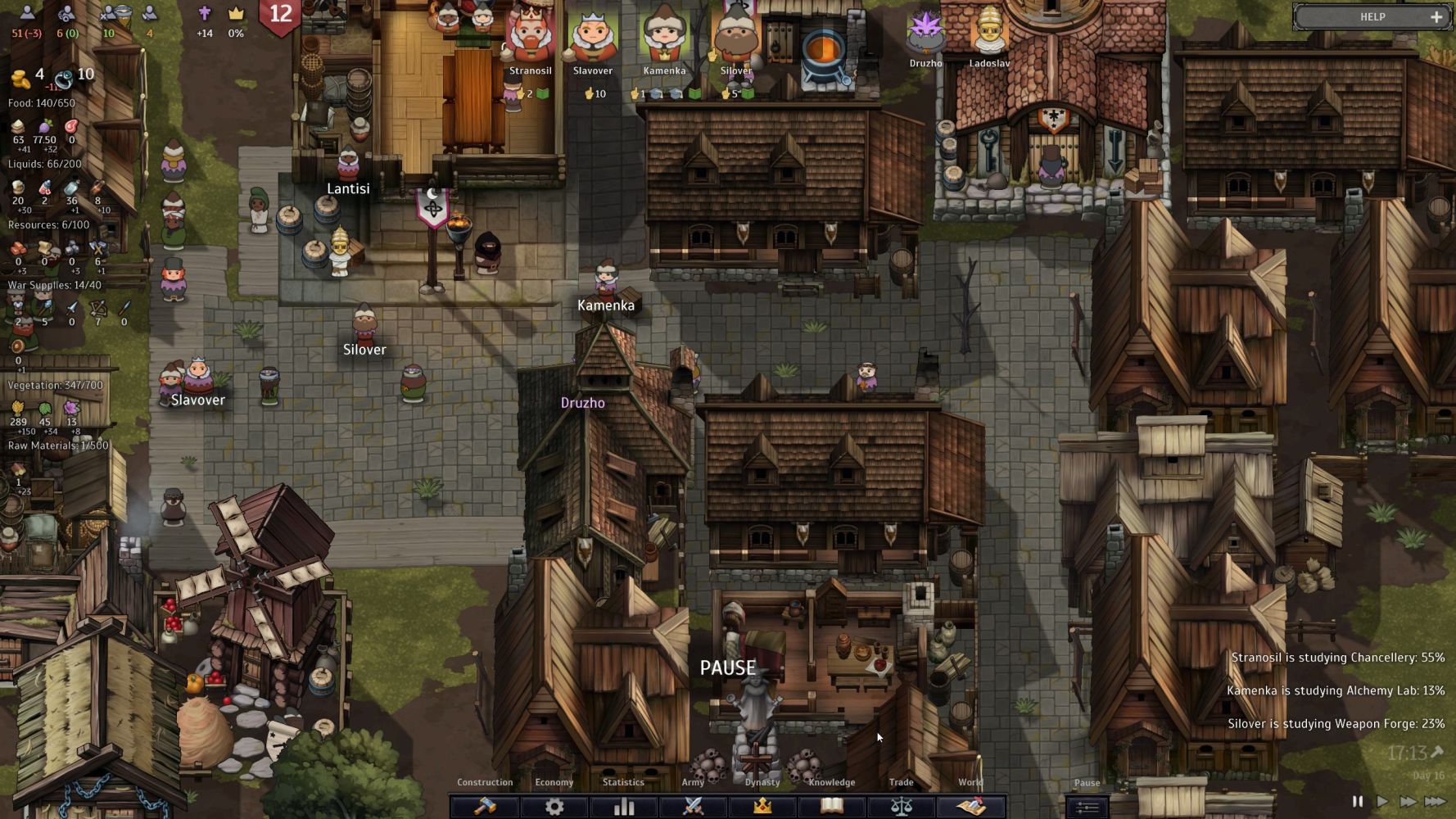The image size is (1456, 819).
Task: Open the Trade scales menu
Action: 901,806
